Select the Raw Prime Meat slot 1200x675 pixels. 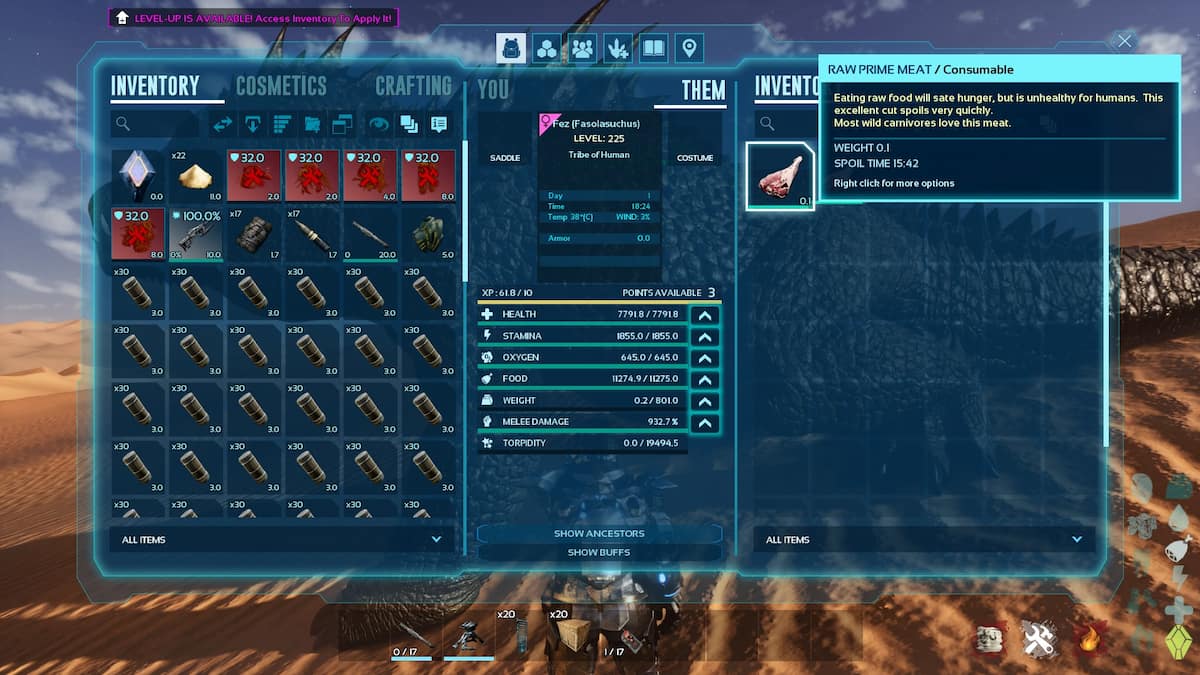(x=780, y=176)
